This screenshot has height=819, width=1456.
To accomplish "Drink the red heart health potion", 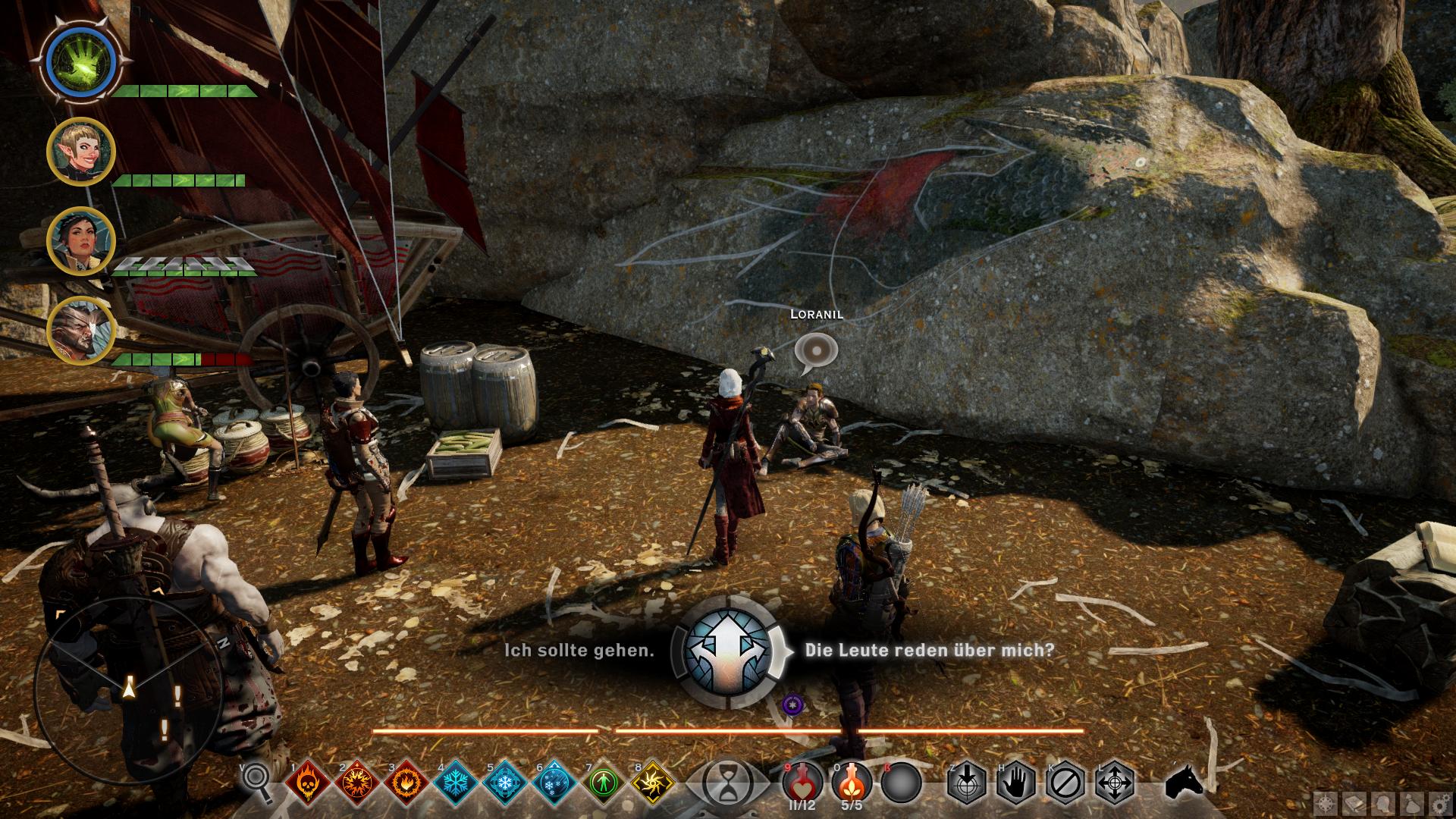I will [x=802, y=782].
